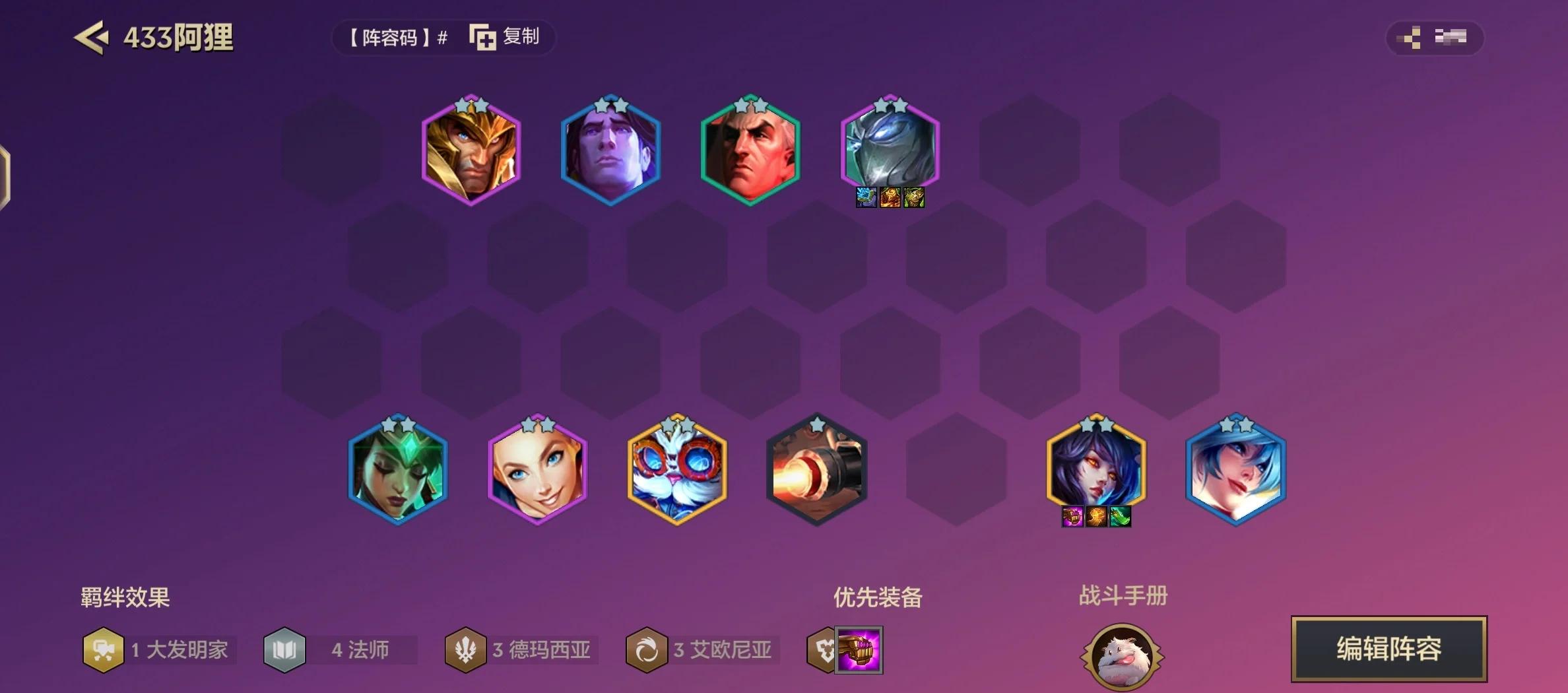
Task: Open the 德玛西亚 trait details
Action: 466,650
